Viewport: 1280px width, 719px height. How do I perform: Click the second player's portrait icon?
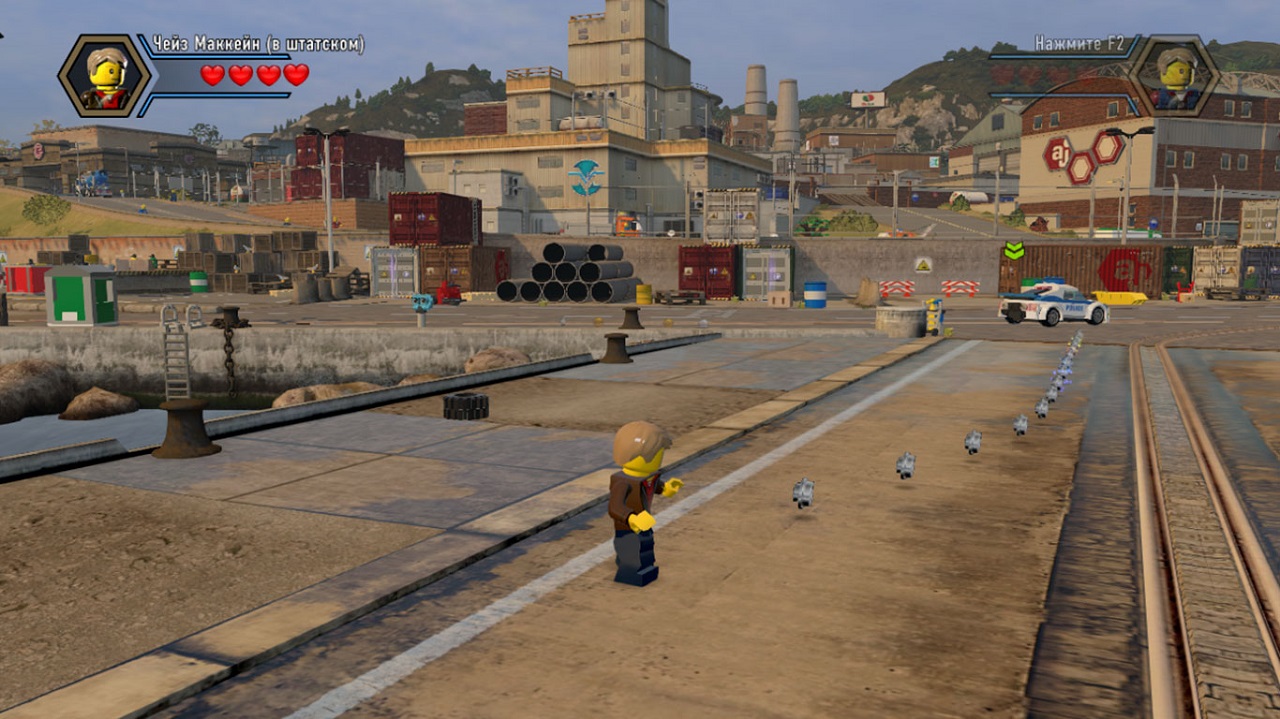point(1174,76)
